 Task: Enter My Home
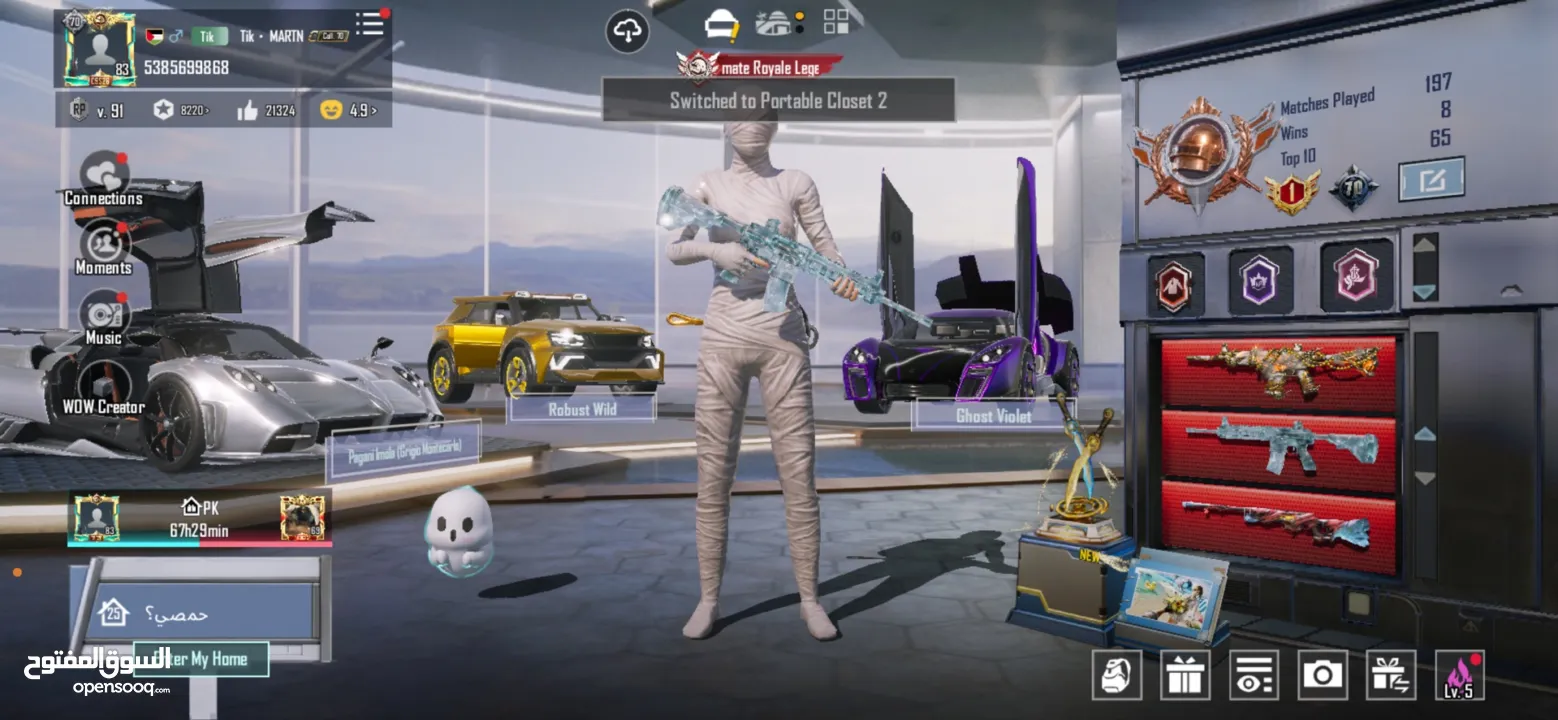(x=201, y=659)
